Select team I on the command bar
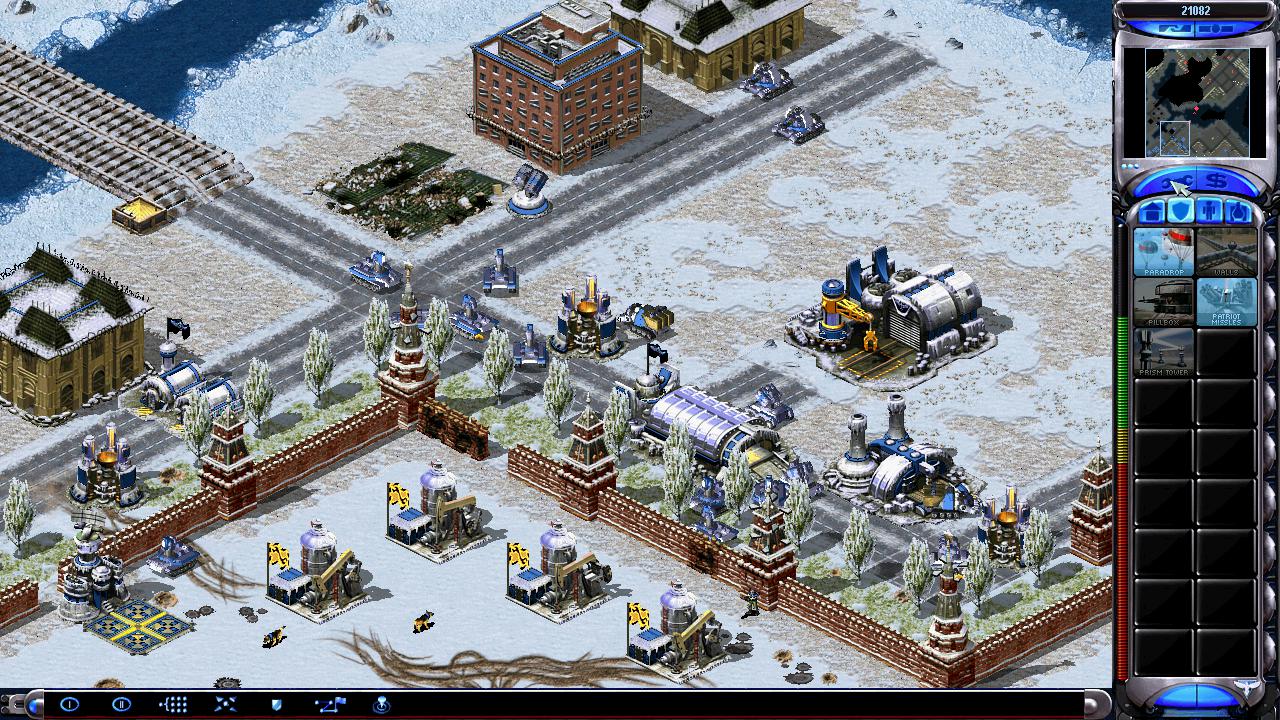The height and width of the screenshot is (720, 1280). point(69,704)
